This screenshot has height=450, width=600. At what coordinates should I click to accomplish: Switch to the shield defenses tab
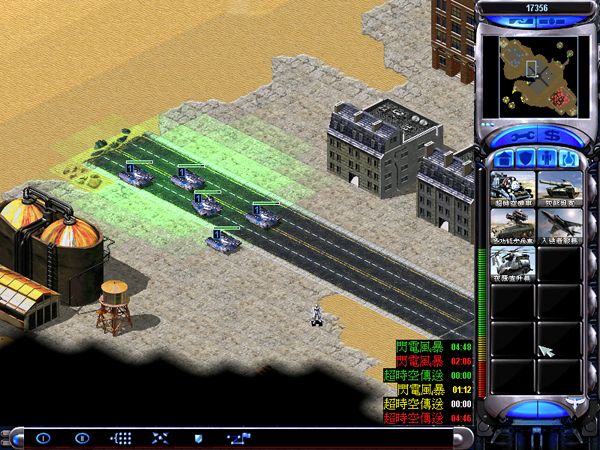click(525, 158)
